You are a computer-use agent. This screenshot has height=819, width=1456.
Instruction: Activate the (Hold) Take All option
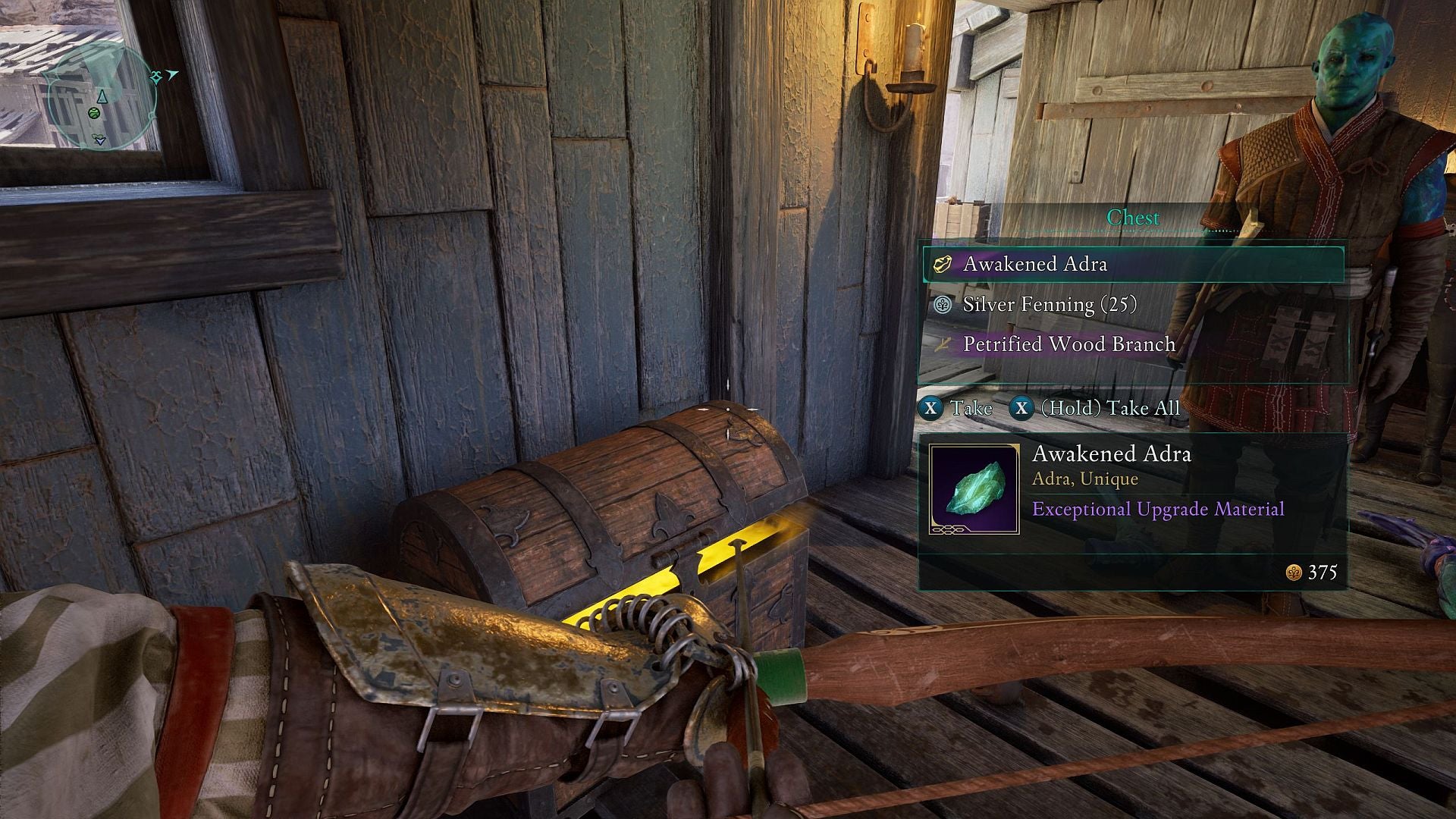pyautogui.click(x=1111, y=407)
